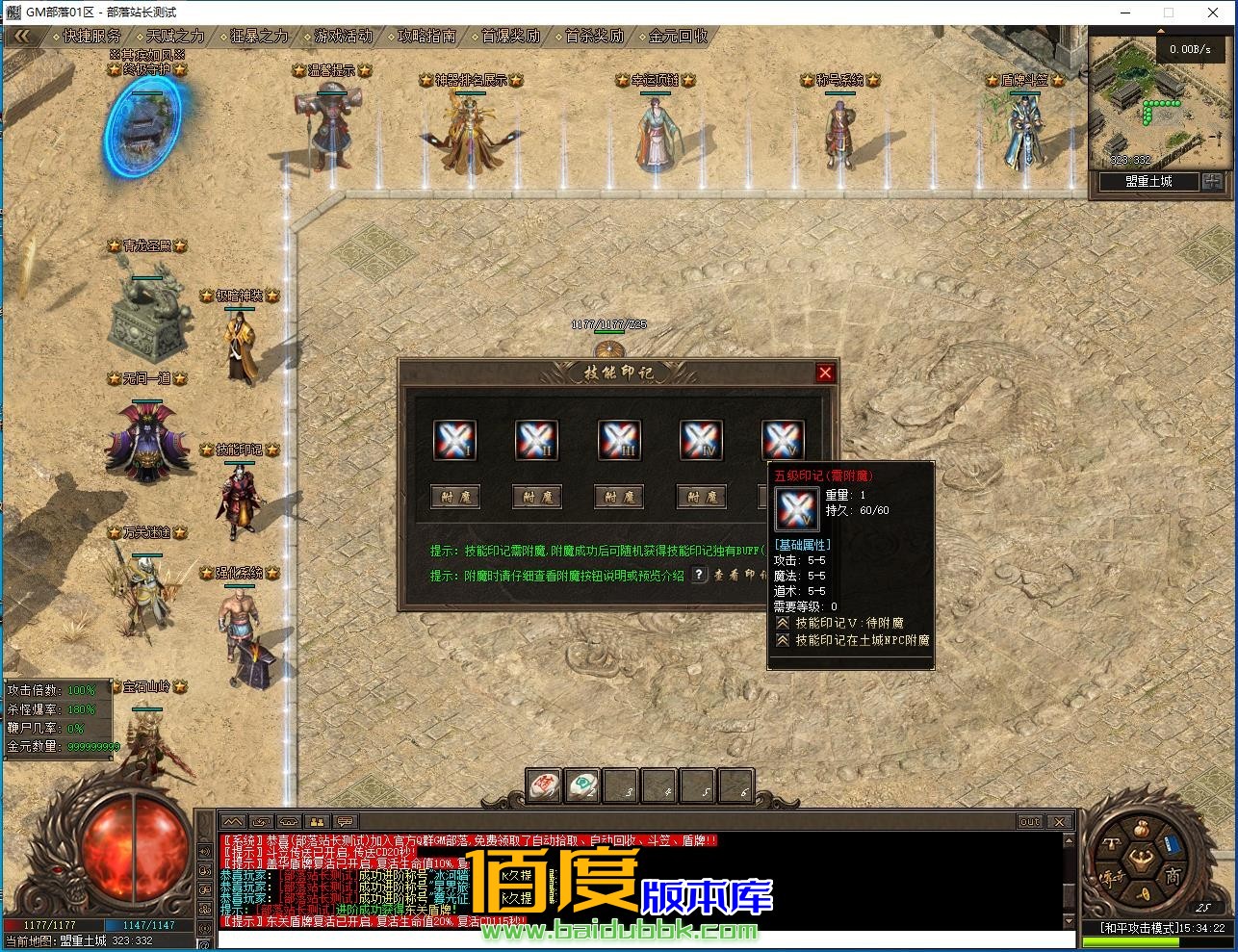
Task: Open the 首爆奖励 first drop reward menu
Action: click(x=510, y=37)
